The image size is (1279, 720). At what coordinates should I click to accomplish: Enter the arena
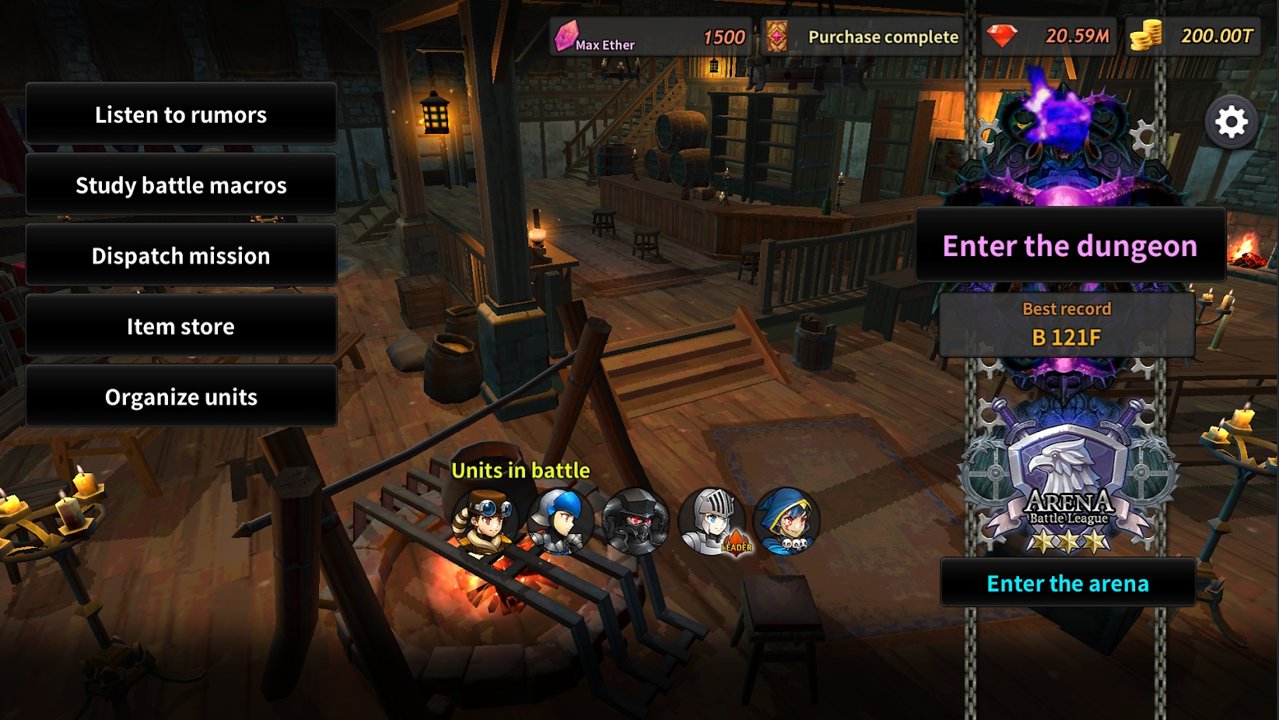pos(1068,583)
